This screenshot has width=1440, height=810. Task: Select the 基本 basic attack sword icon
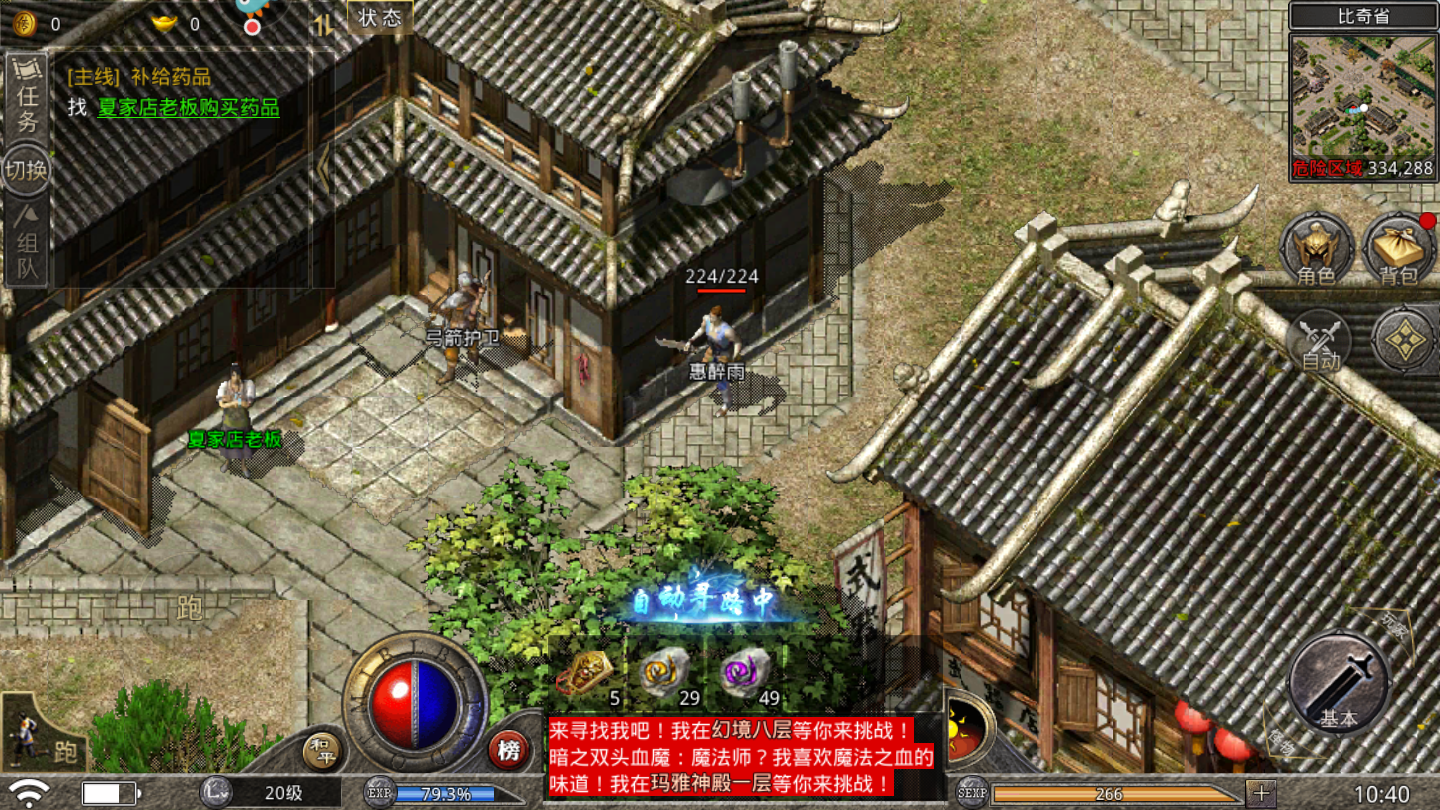(x=1337, y=683)
